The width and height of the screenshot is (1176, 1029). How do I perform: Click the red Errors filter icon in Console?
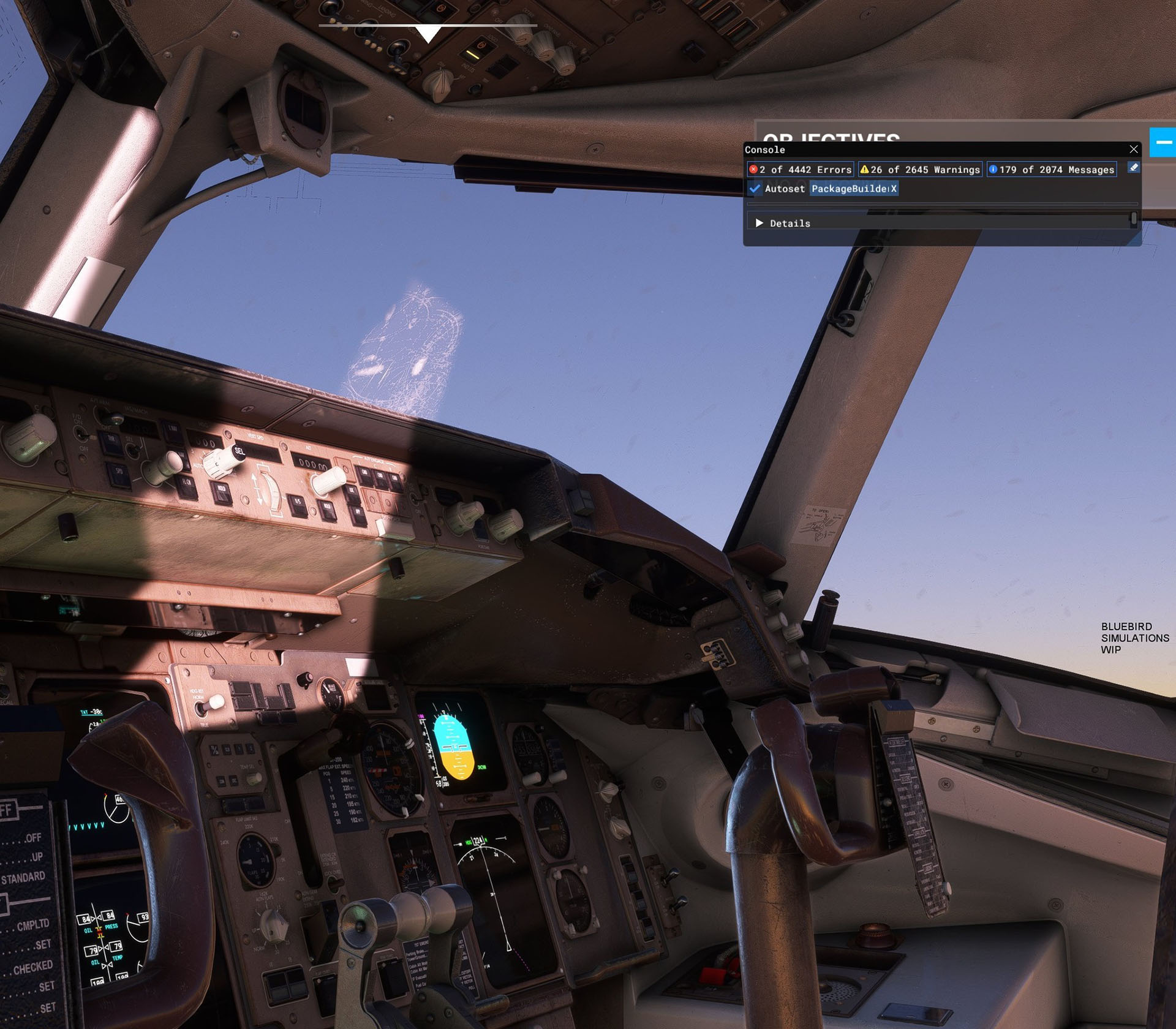pos(753,170)
